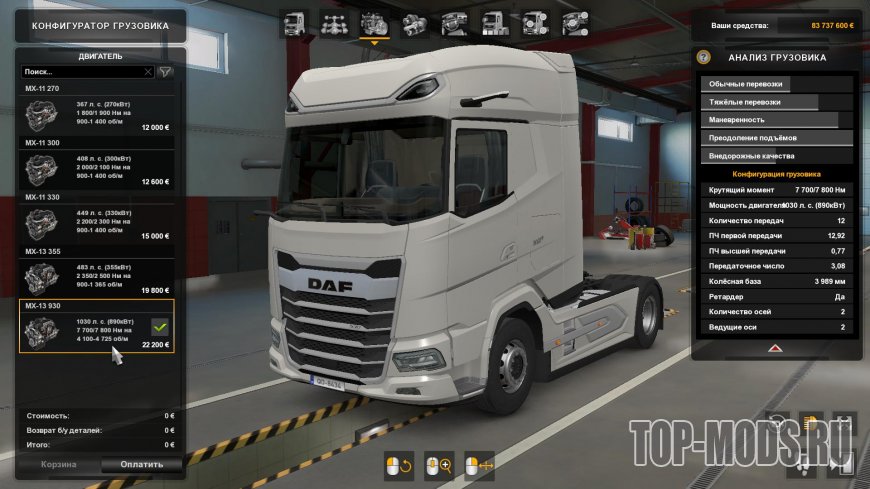The image size is (870, 489).
Task: Switch to the transmission gearbox category
Action: (x=412, y=23)
